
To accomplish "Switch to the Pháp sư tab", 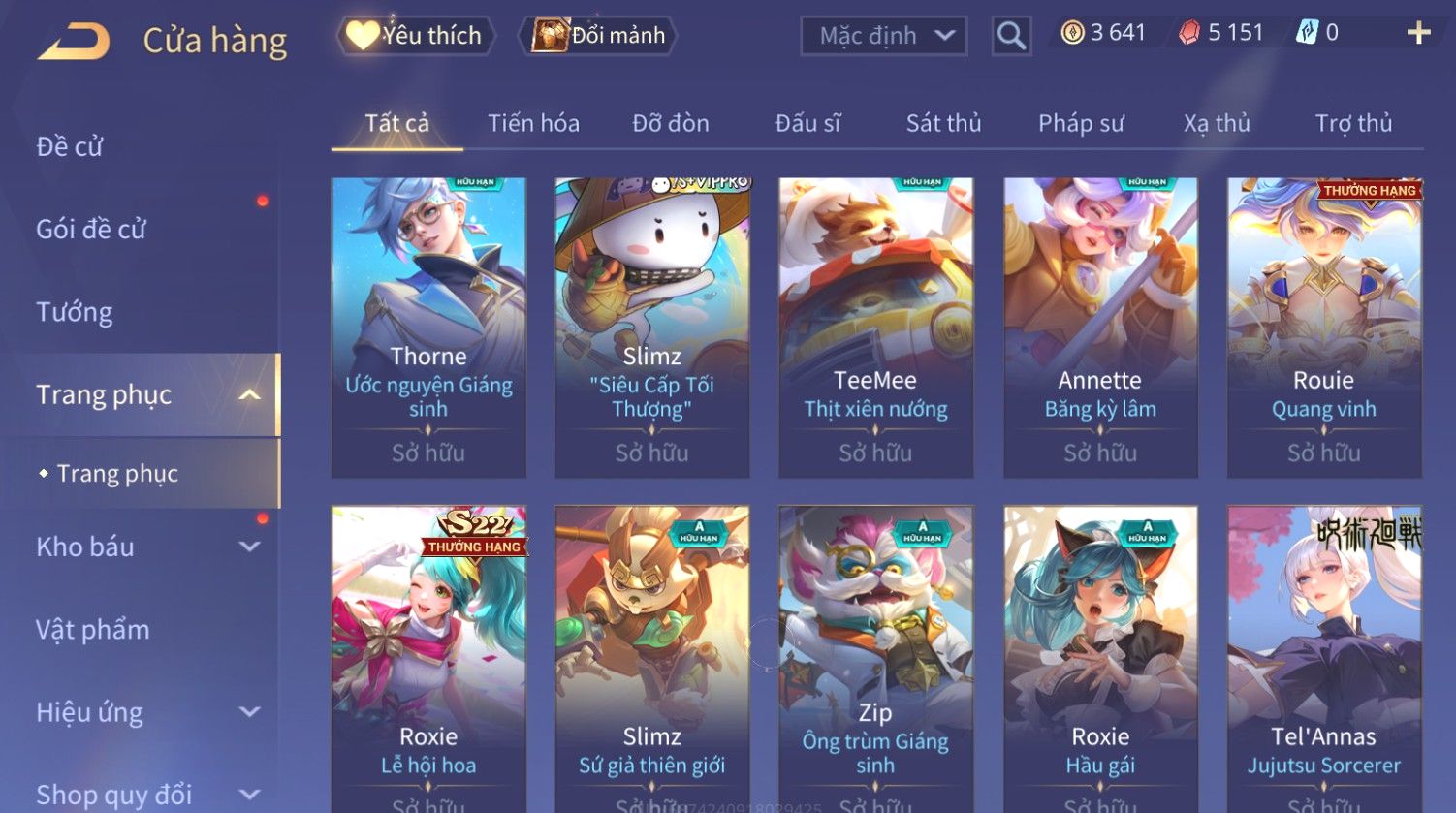I will (x=1081, y=123).
